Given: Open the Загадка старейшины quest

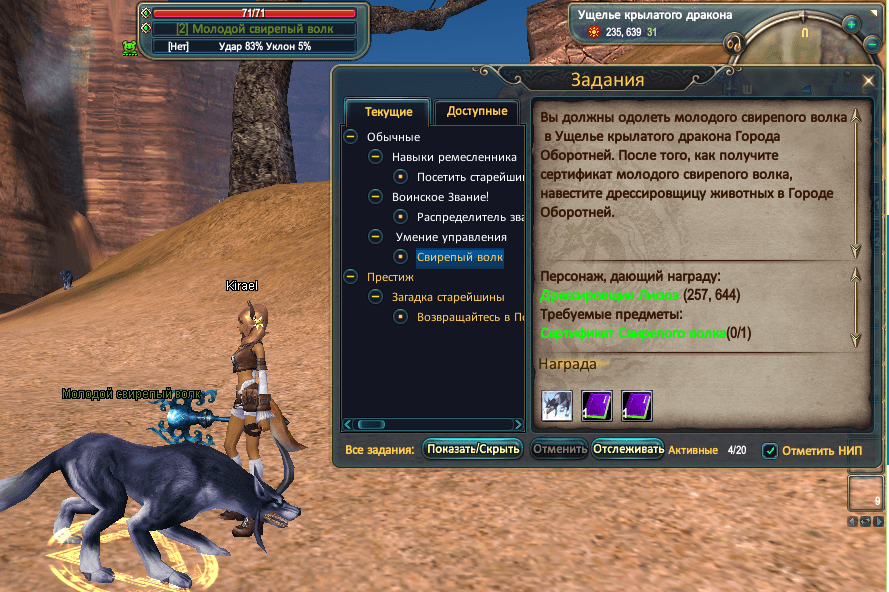Looking at the screenshot, I should click(x=448, y=296).
